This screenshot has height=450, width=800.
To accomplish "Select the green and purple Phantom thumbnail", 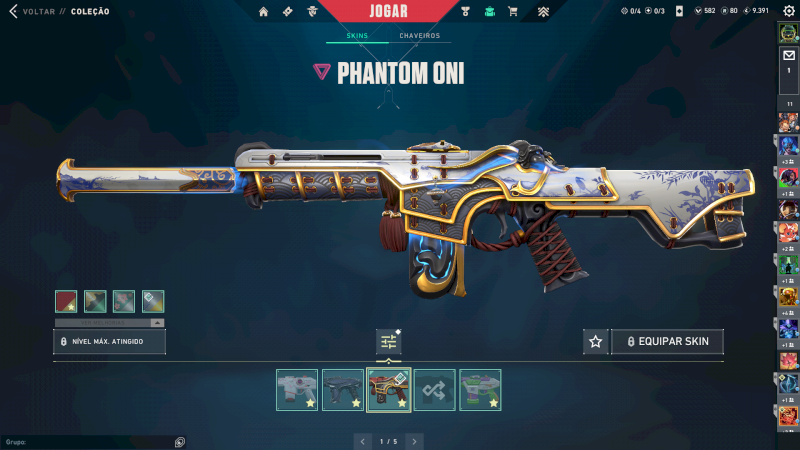I will coord(481,390).
